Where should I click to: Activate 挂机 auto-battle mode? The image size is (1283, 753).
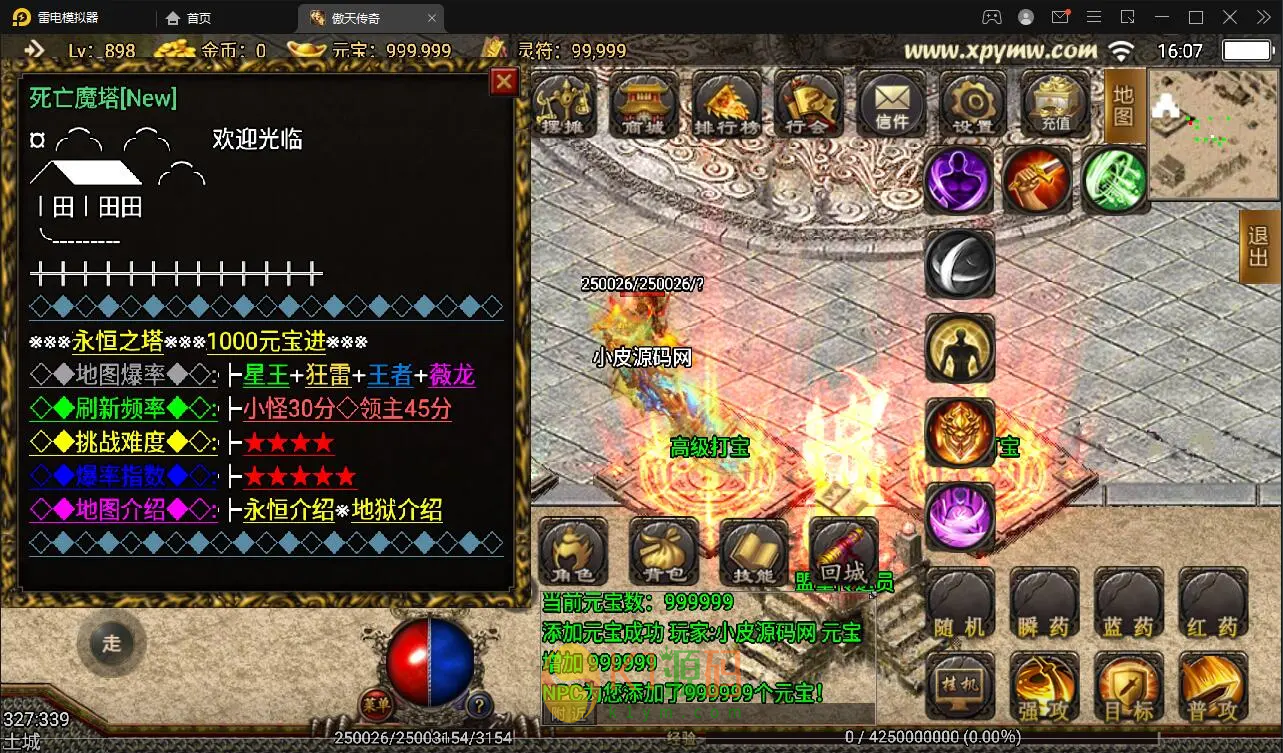point(960,687)
